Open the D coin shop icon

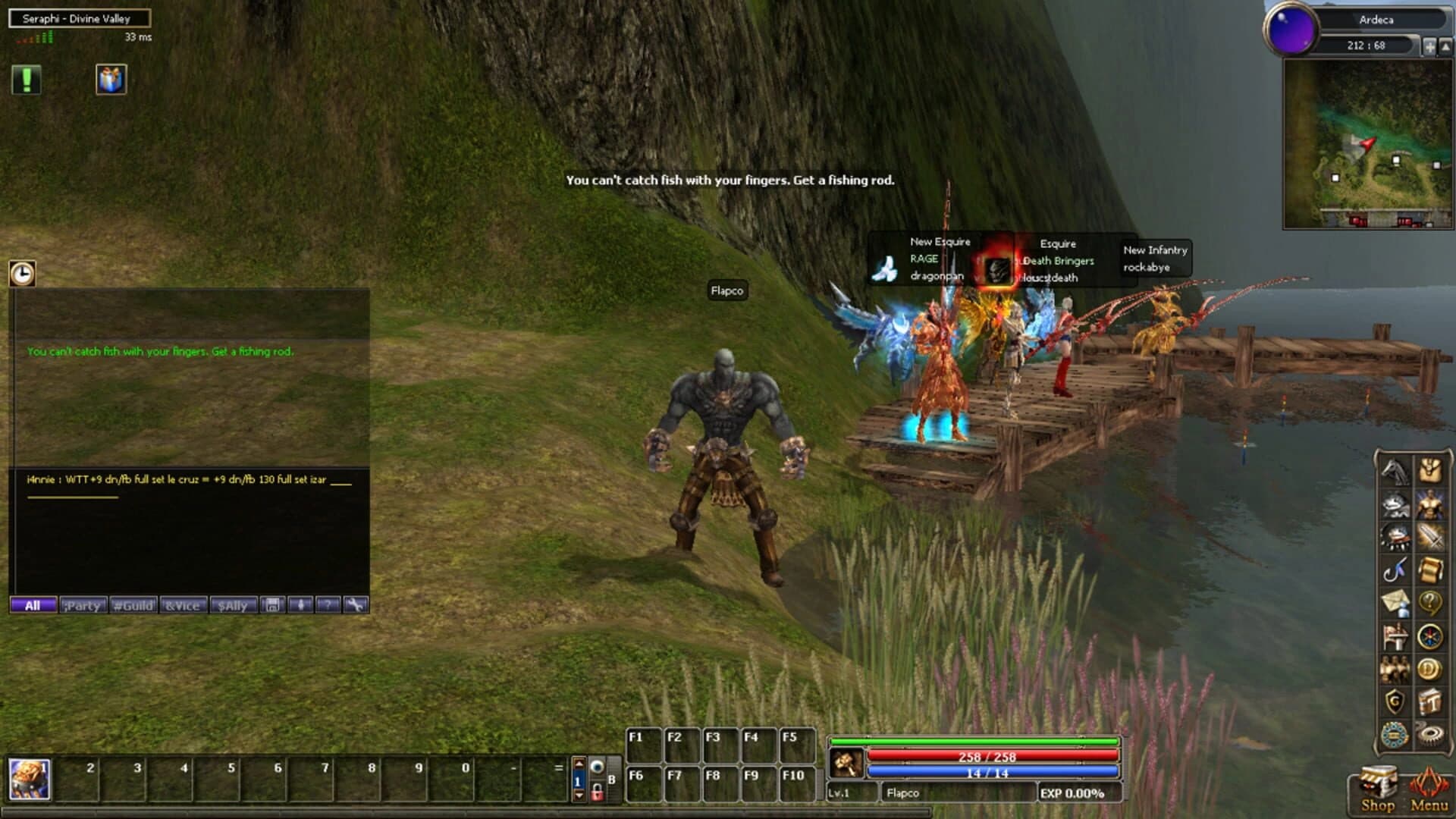tap(1430, 668)
